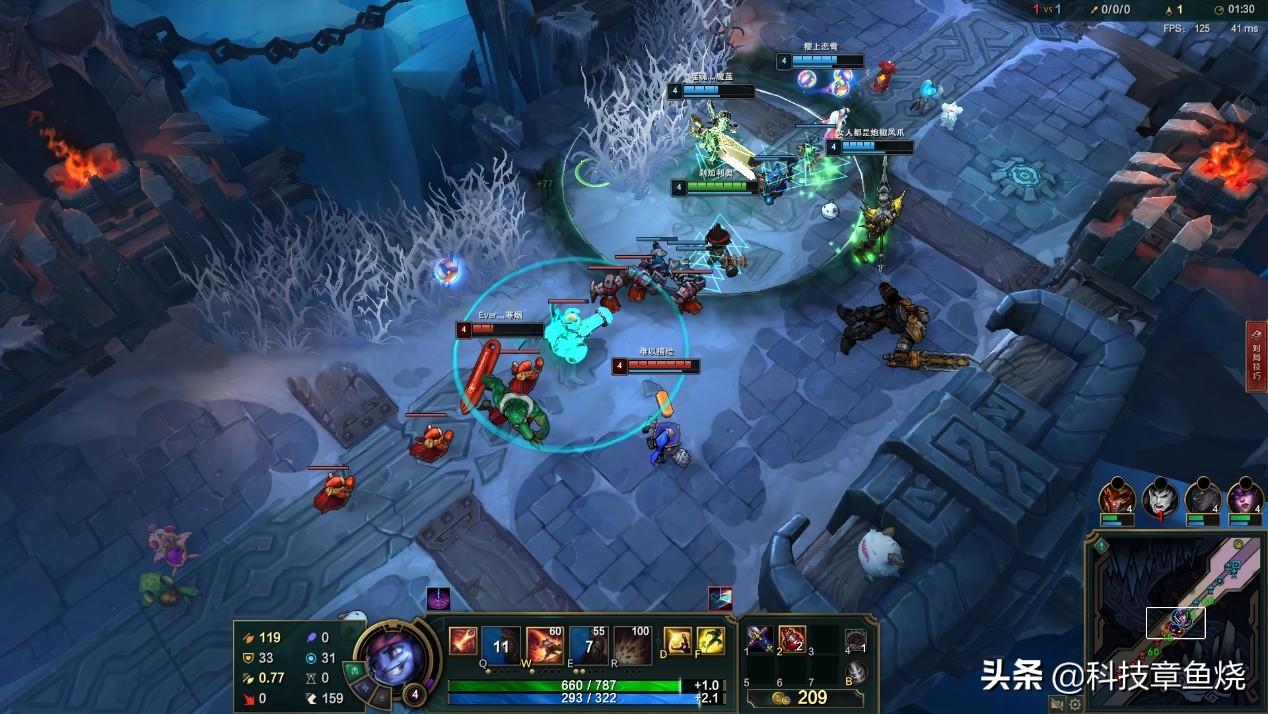Toggle the camera lock icon beside the gear
Image resolution: width=1268 pixels, height=714 pixels.
click(x=1057, y=704)
